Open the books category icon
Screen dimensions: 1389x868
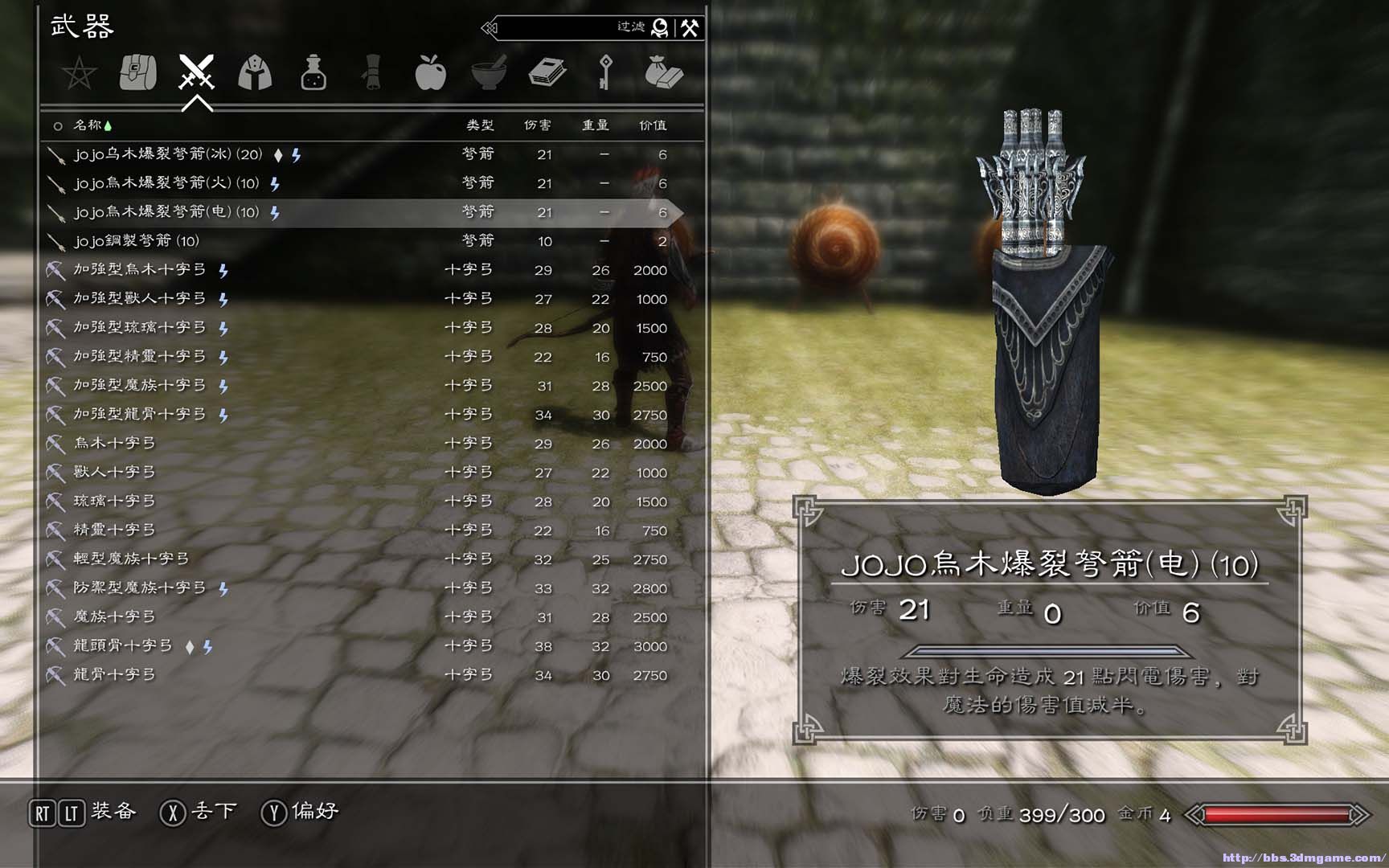pos(547,72)
